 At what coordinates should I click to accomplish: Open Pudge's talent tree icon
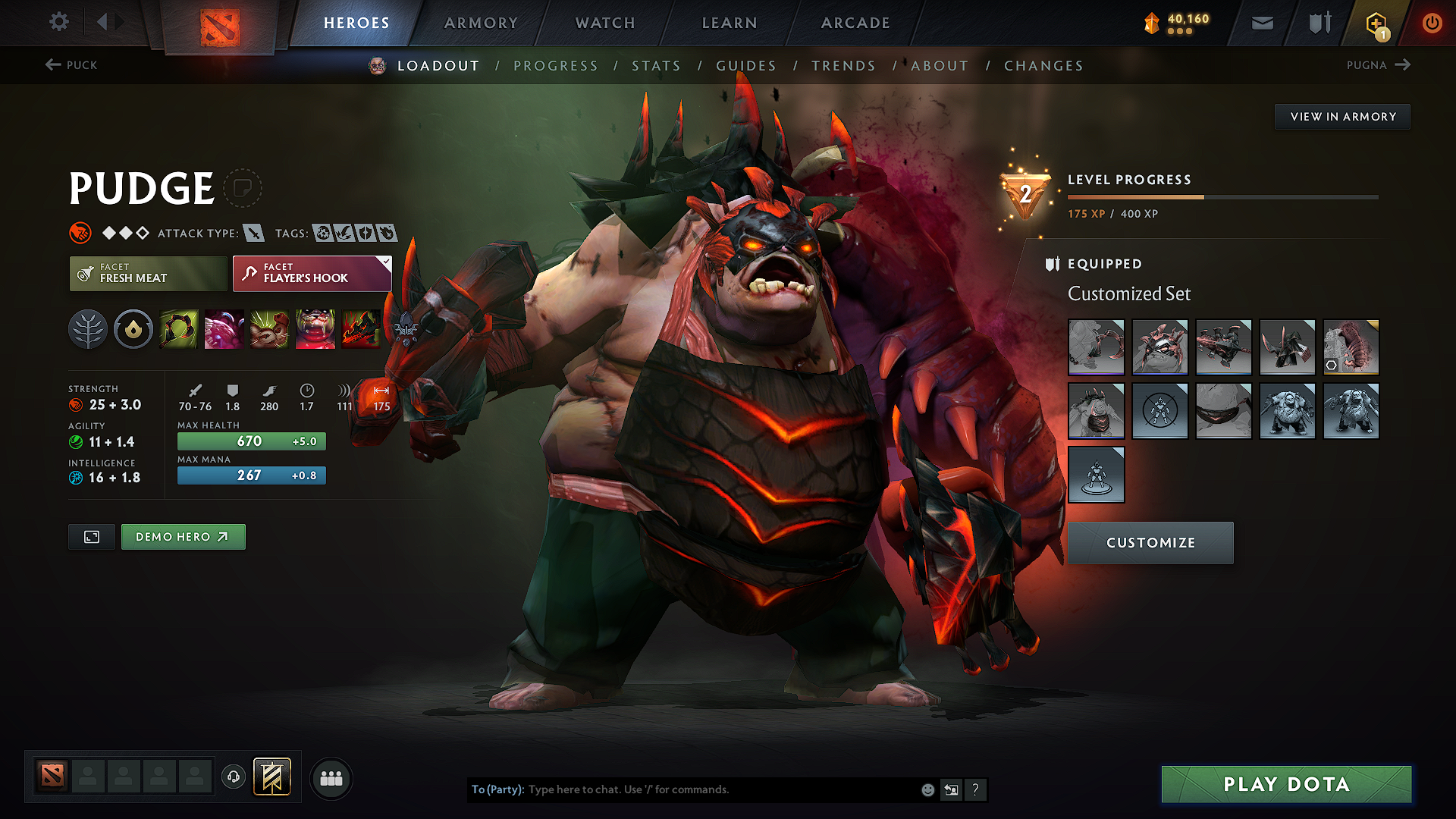pyautogui.click(x=89, y=329)
